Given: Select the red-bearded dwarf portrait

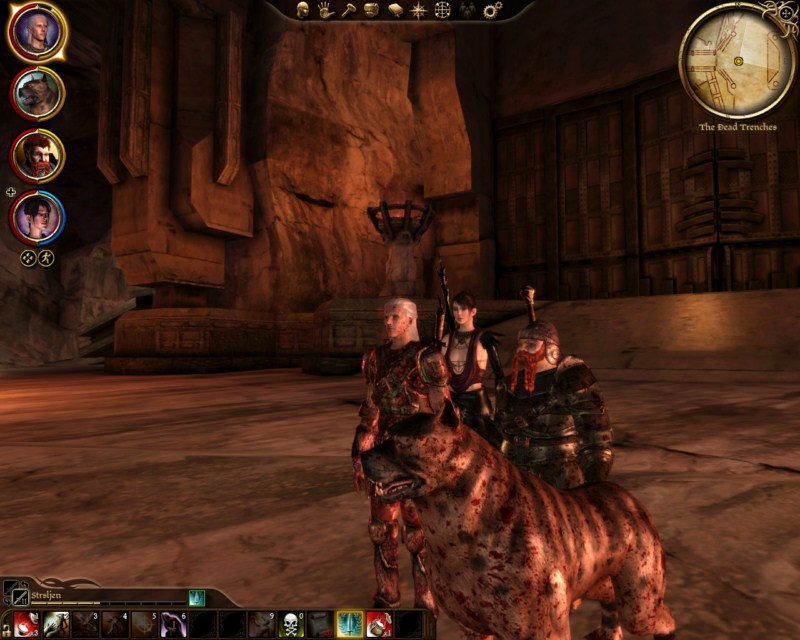Looking at the screenshot, I should 37,154.
